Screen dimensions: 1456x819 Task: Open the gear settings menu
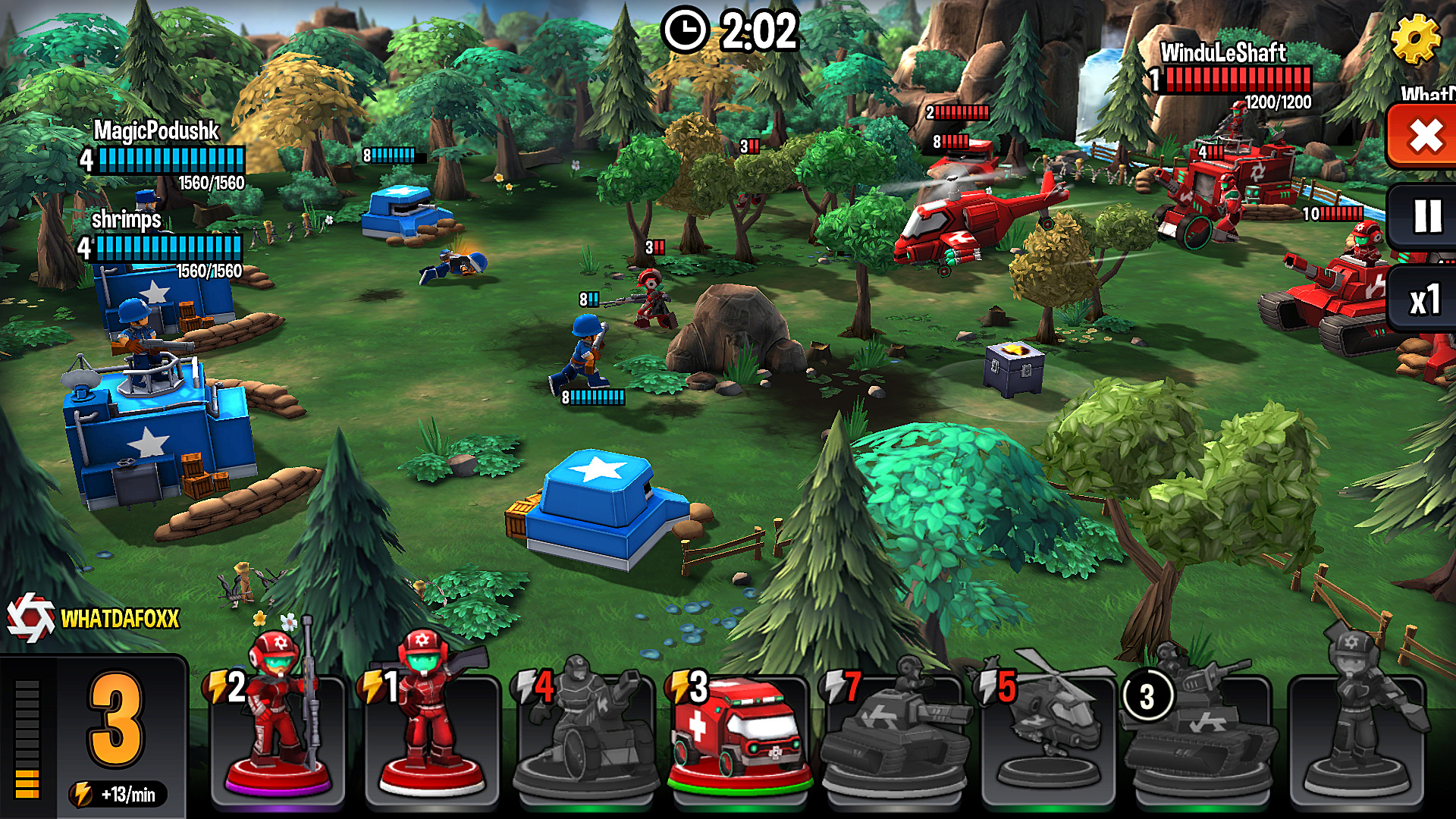1415,38
